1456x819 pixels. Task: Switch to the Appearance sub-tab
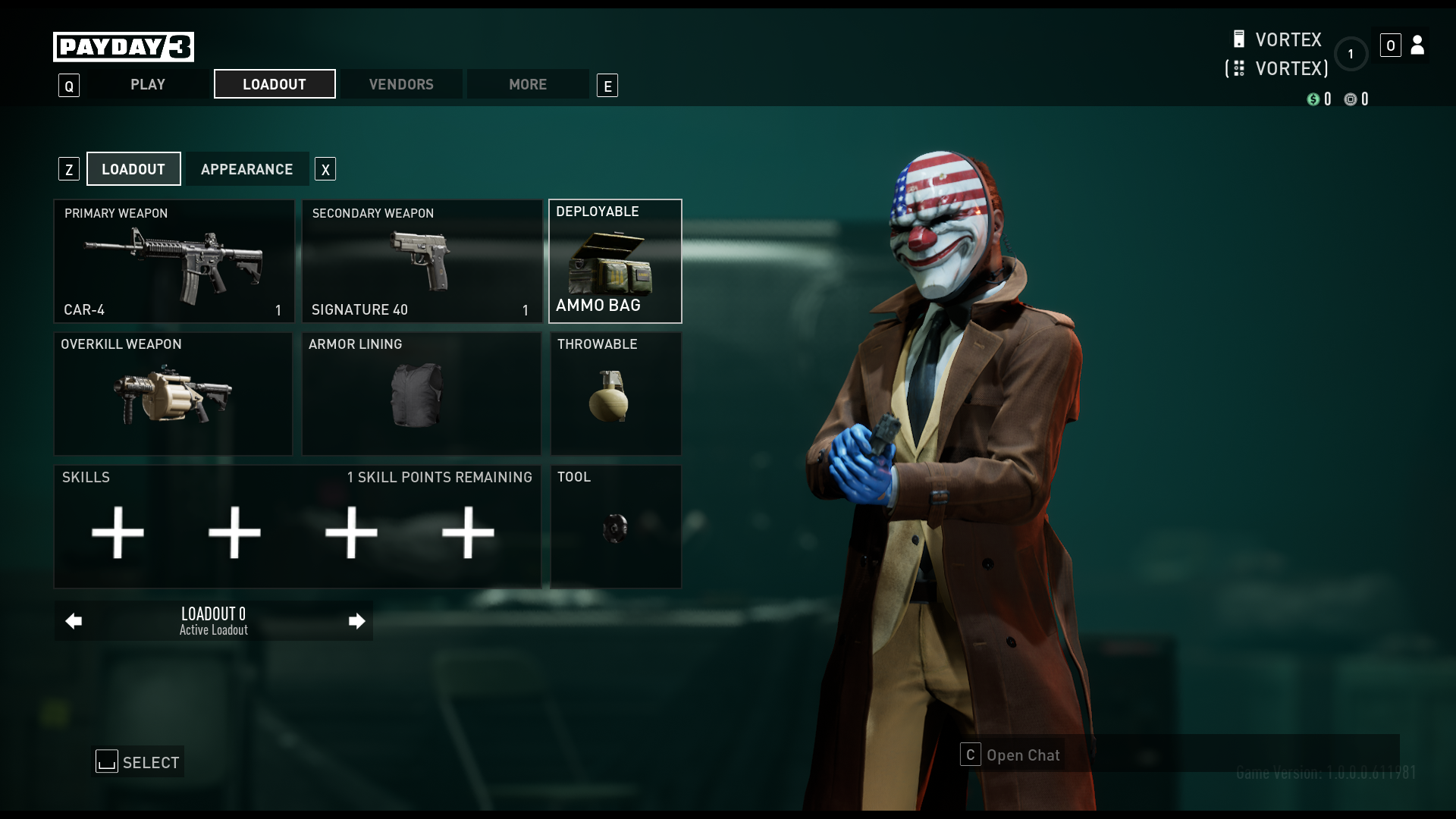point(247,168)
